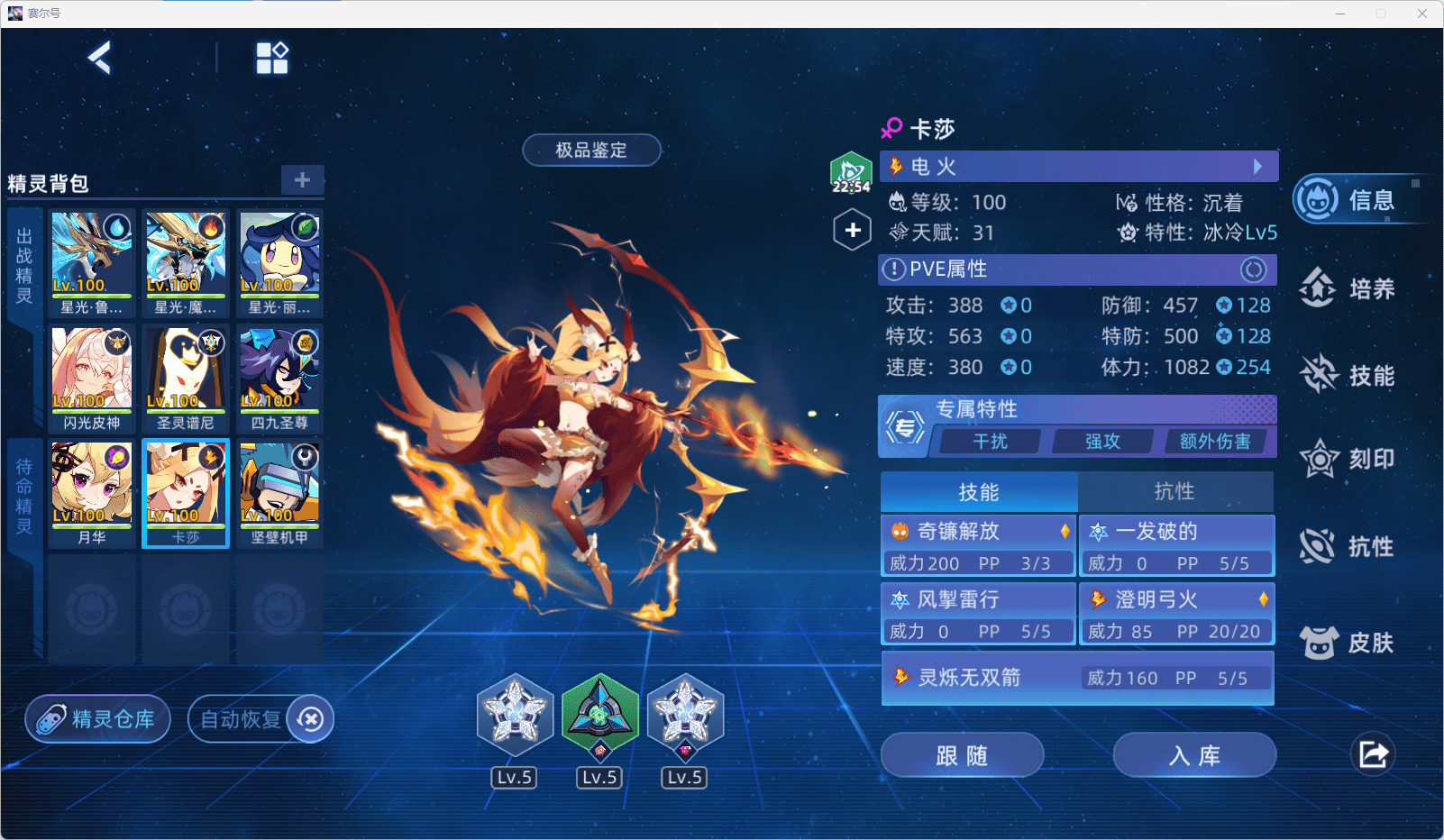Click the share icon button
The width and height of the screenshot is (1444, 840).
1373,754
